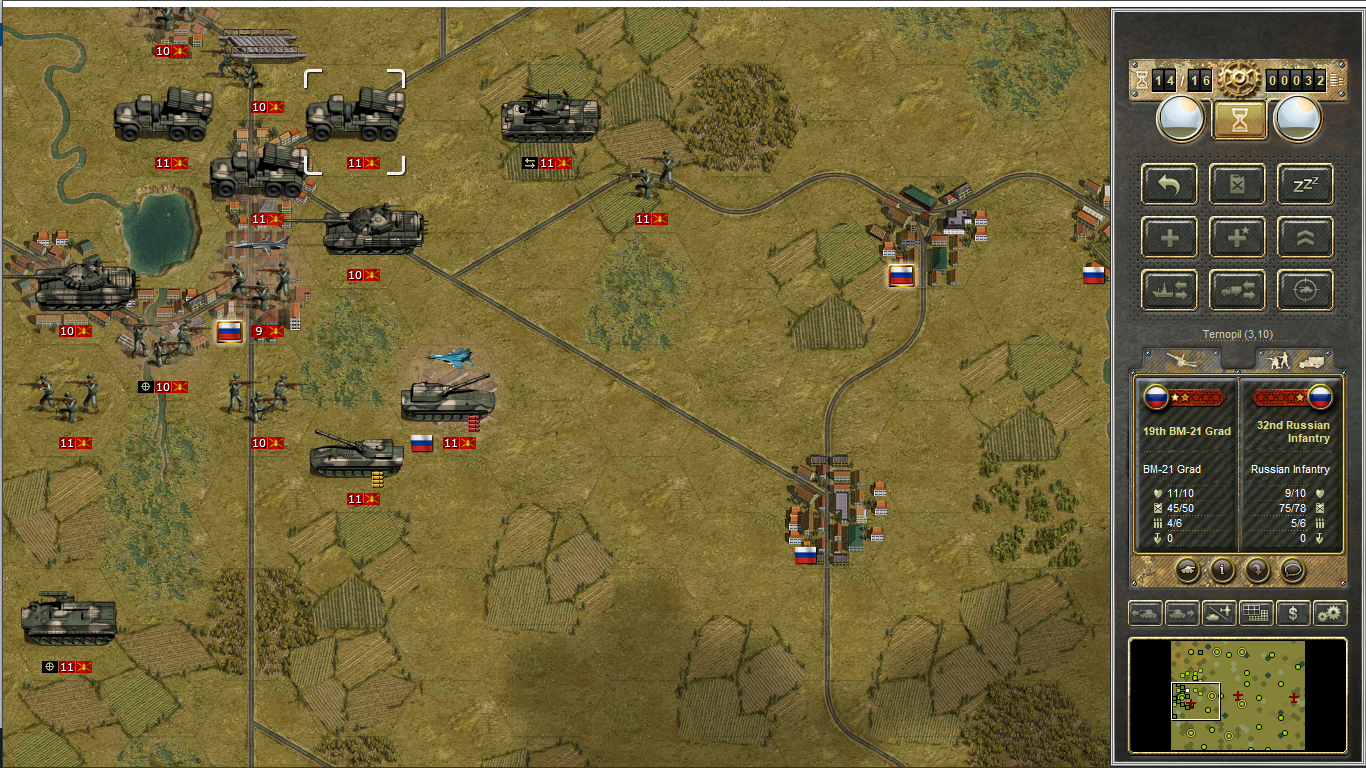Select previous unit with left-arrow tank button
The width and height of the screenshot is (1366, 768).
[1144, 613]
